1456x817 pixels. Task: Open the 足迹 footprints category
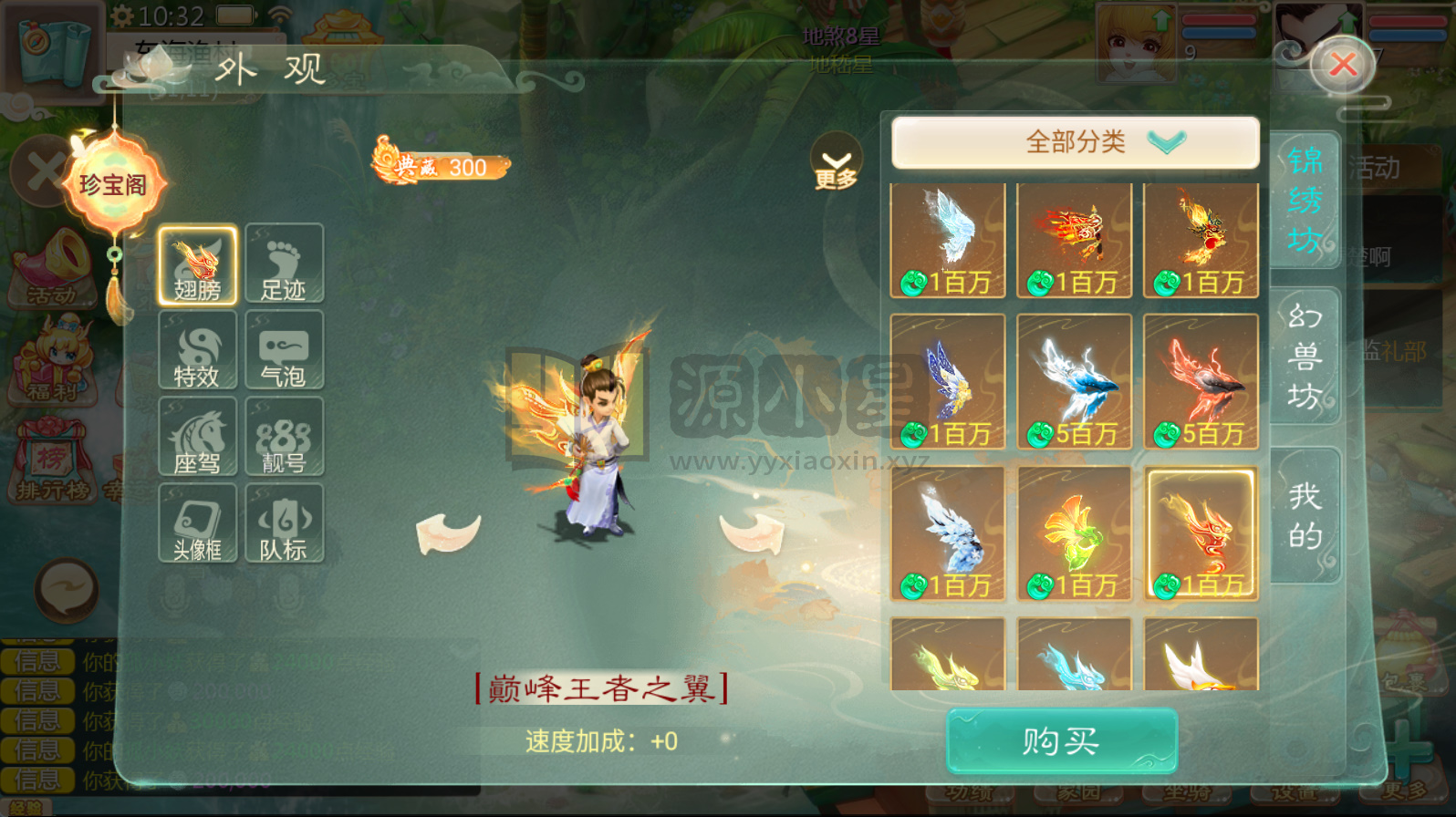284,264
